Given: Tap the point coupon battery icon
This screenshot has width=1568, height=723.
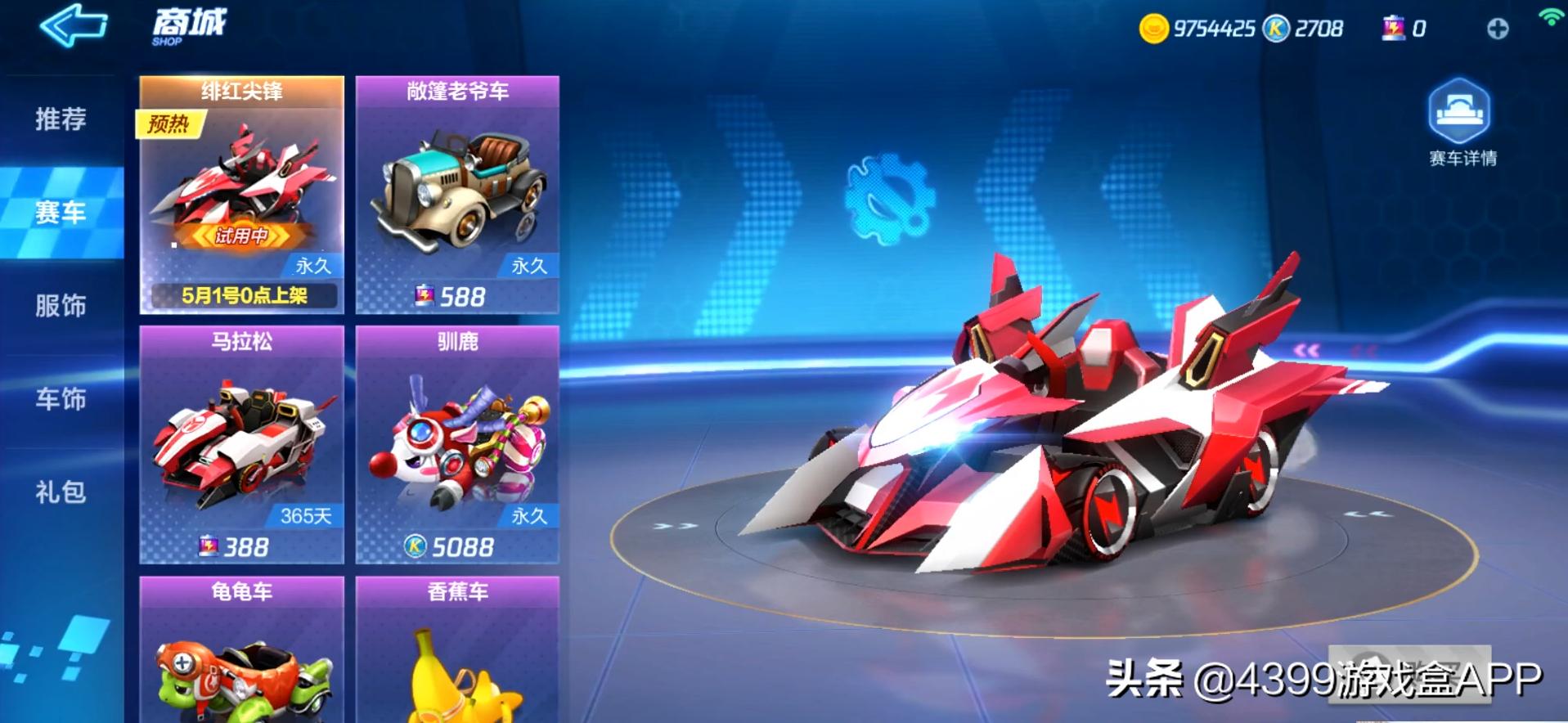Looking at the screenshot, I should [x=1393, y=29].
